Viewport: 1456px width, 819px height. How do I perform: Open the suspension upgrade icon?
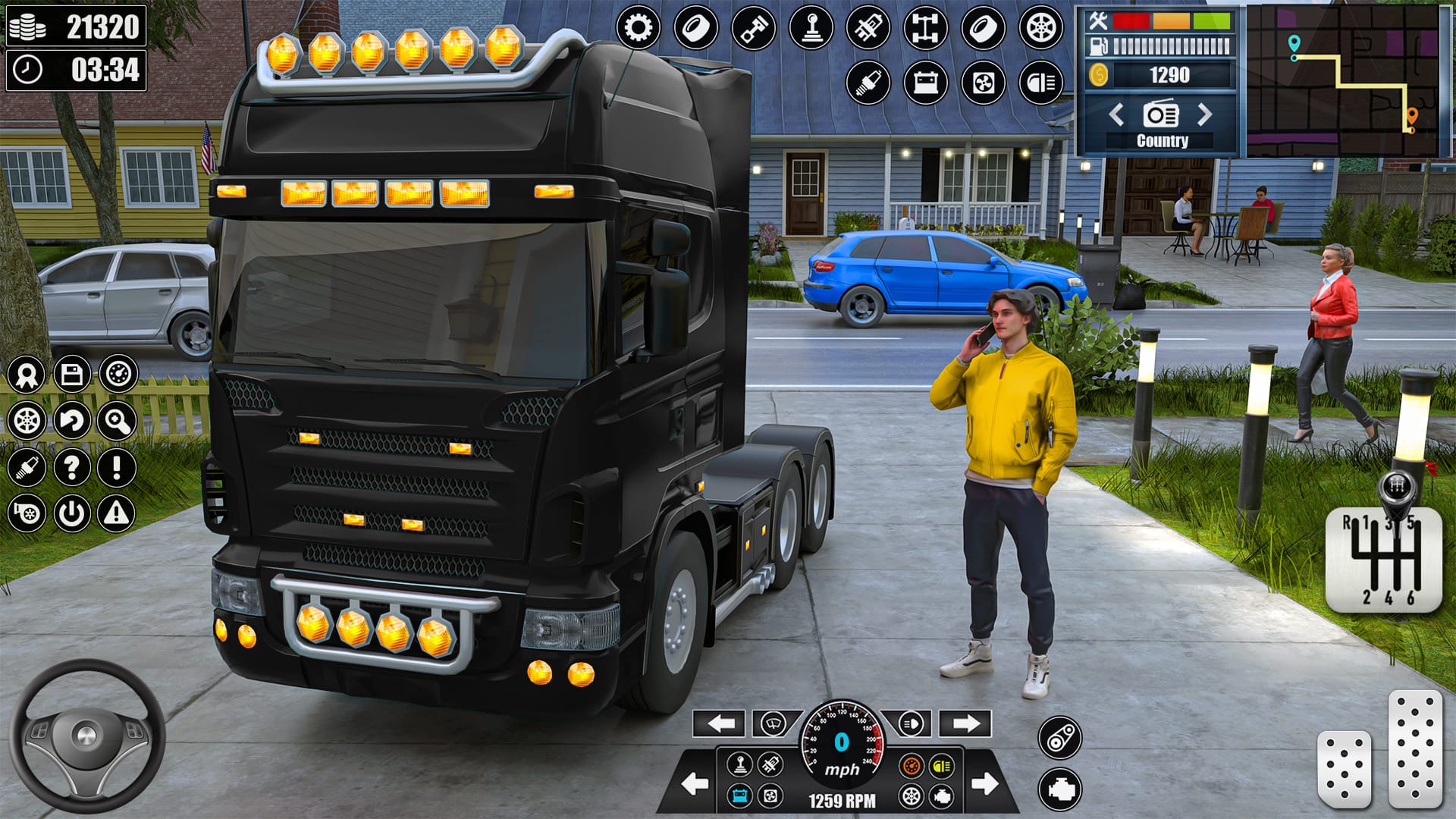870,27
